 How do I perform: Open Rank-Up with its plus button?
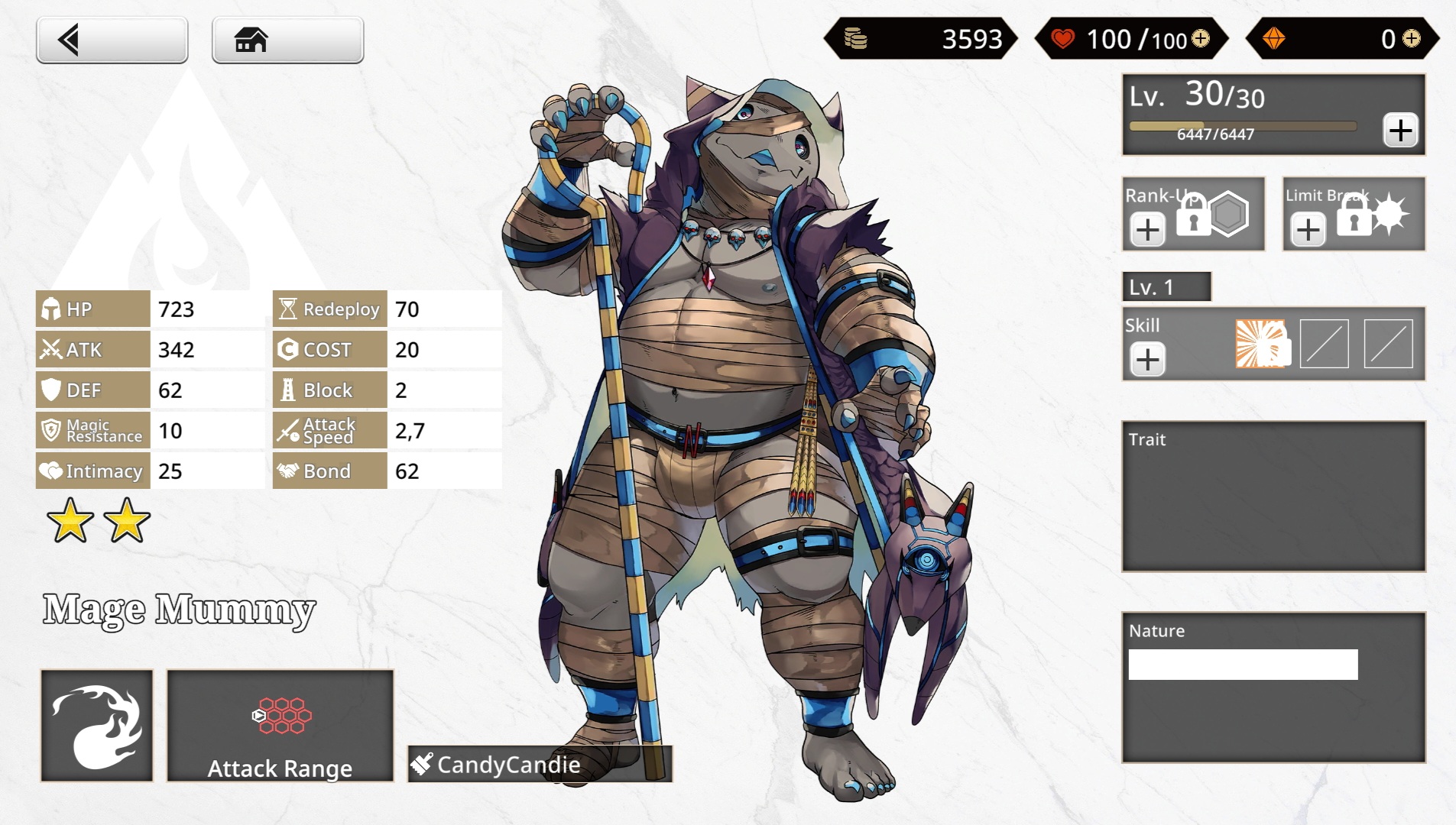[x=1147, y=230]
